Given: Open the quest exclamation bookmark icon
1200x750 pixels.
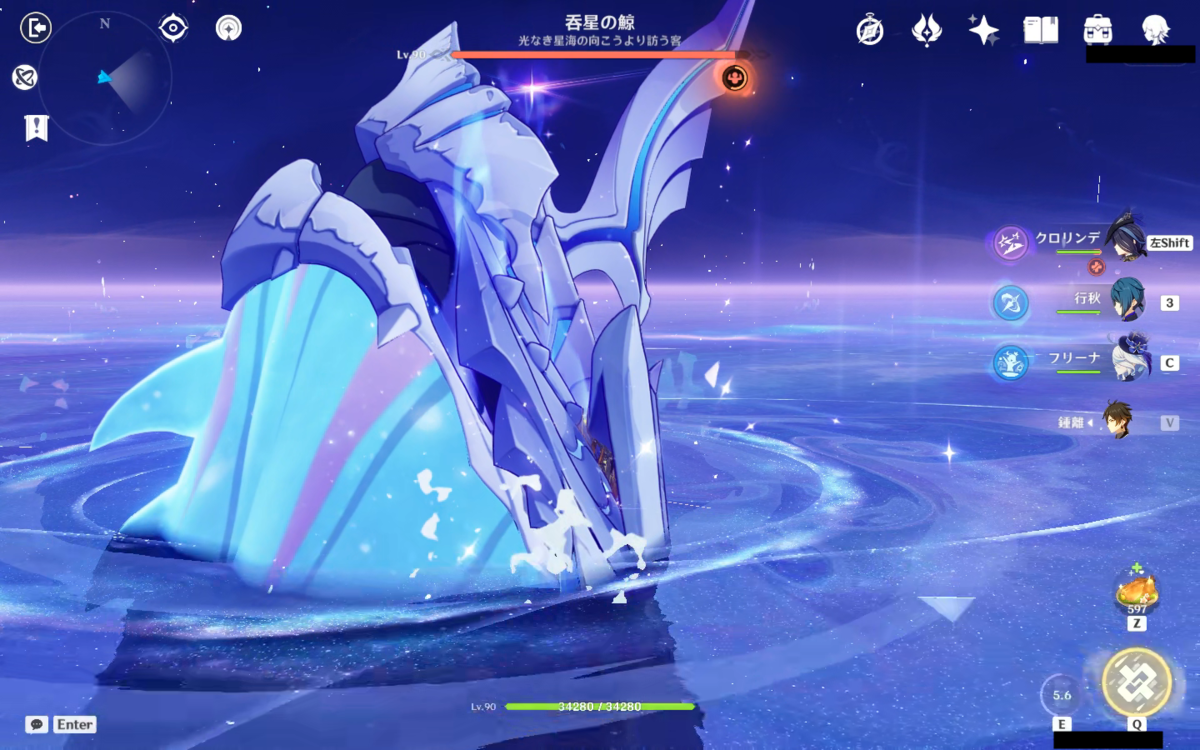Looking at the screenshot, I should click(36, 127).
